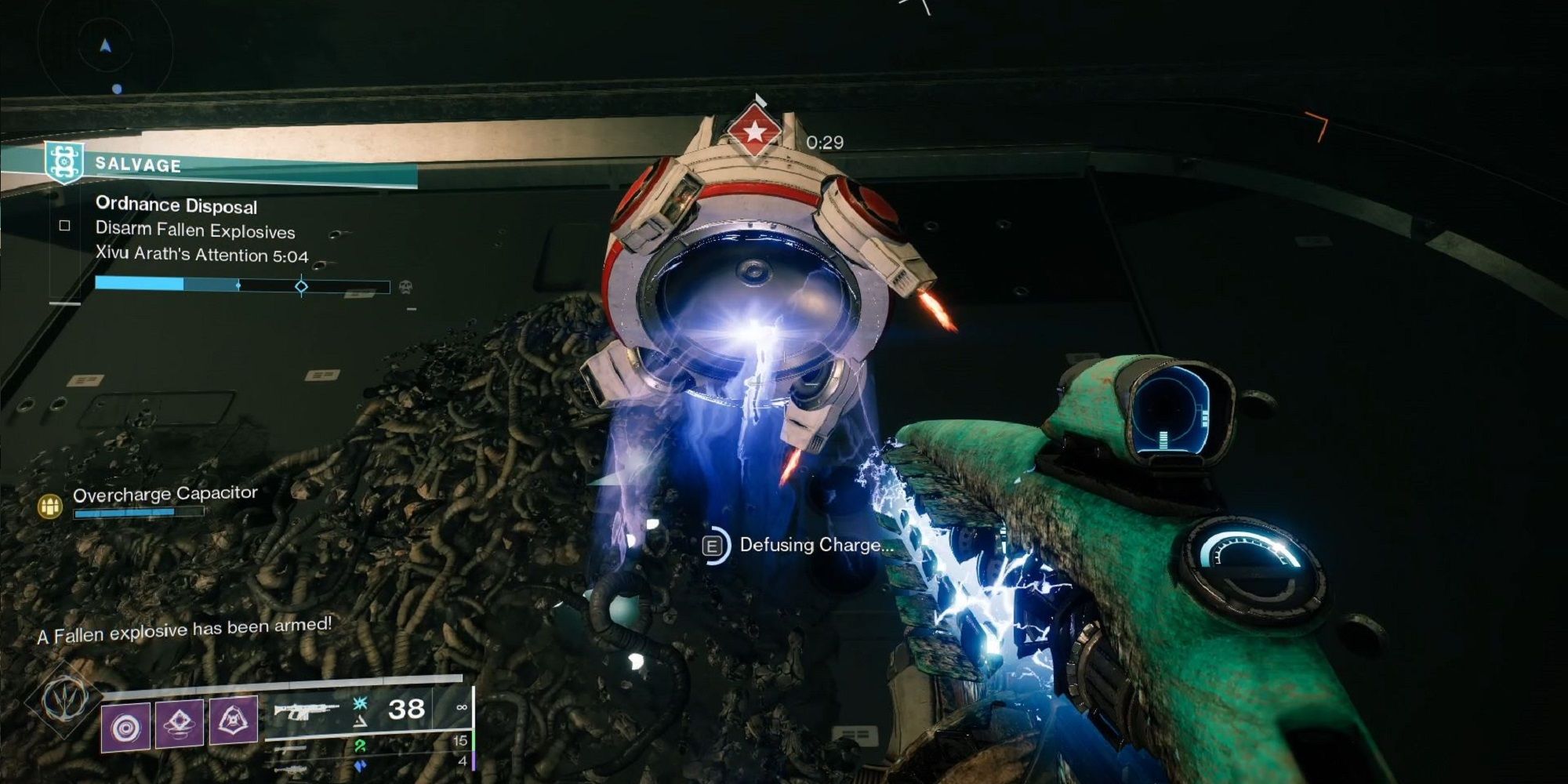Click the diamond marker on the Xivu Arath progress bar
The image size is (1568, 784).
click(x=302, y=285)
